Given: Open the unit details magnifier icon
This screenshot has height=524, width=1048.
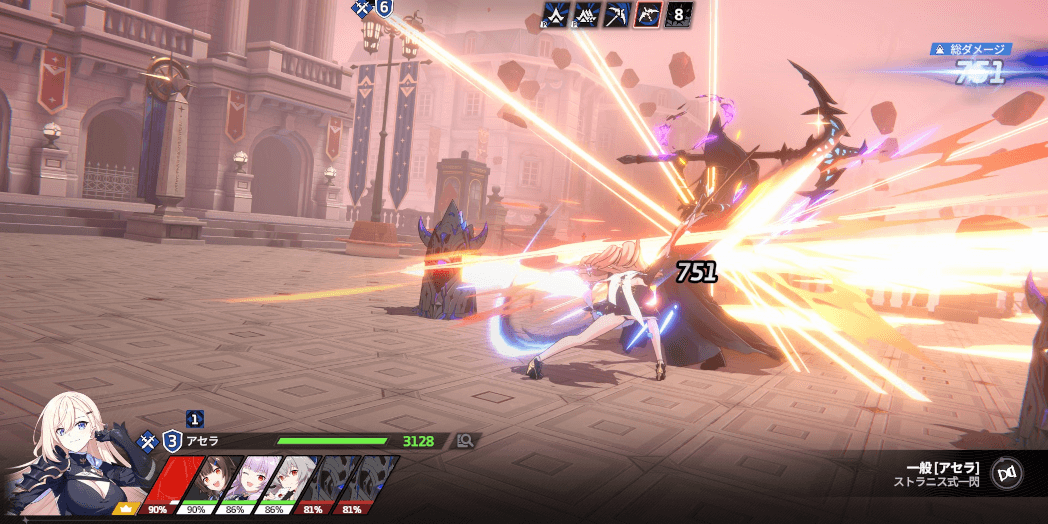Looking at the screenshot, I should pos(464,440).
